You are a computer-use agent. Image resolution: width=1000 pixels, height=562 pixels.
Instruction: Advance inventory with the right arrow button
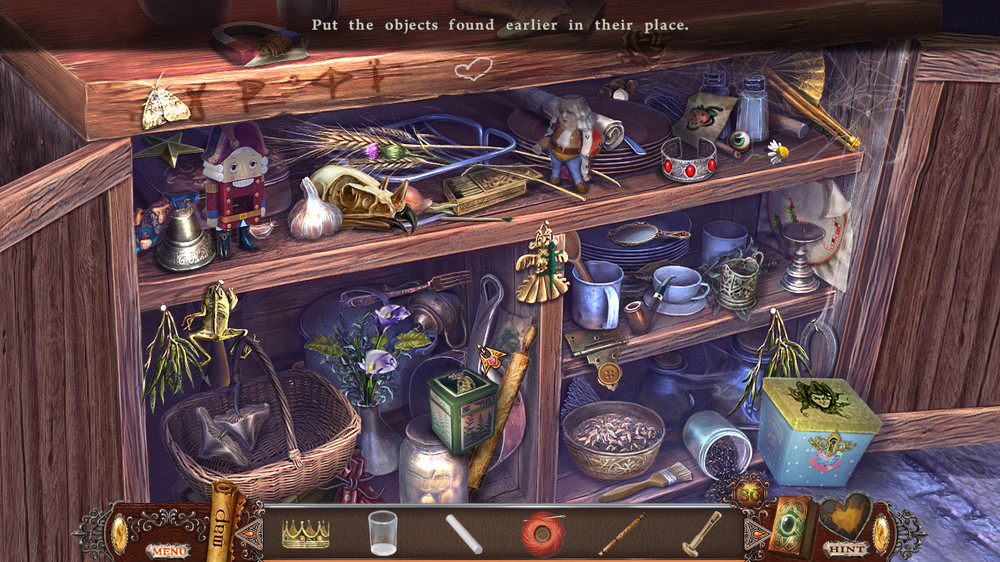pos(757,532)
